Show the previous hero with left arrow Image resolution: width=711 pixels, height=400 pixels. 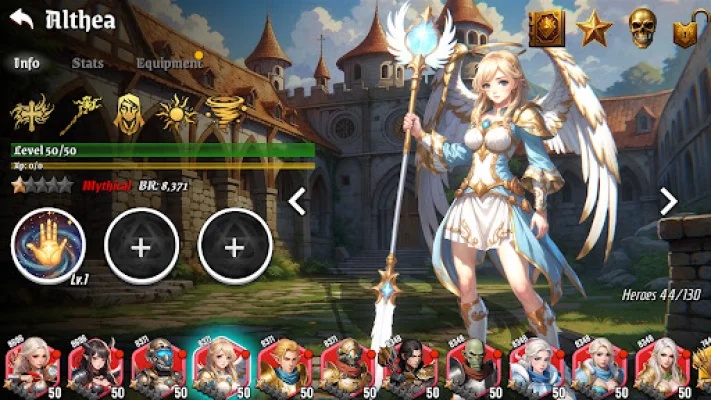pos(297,202)
